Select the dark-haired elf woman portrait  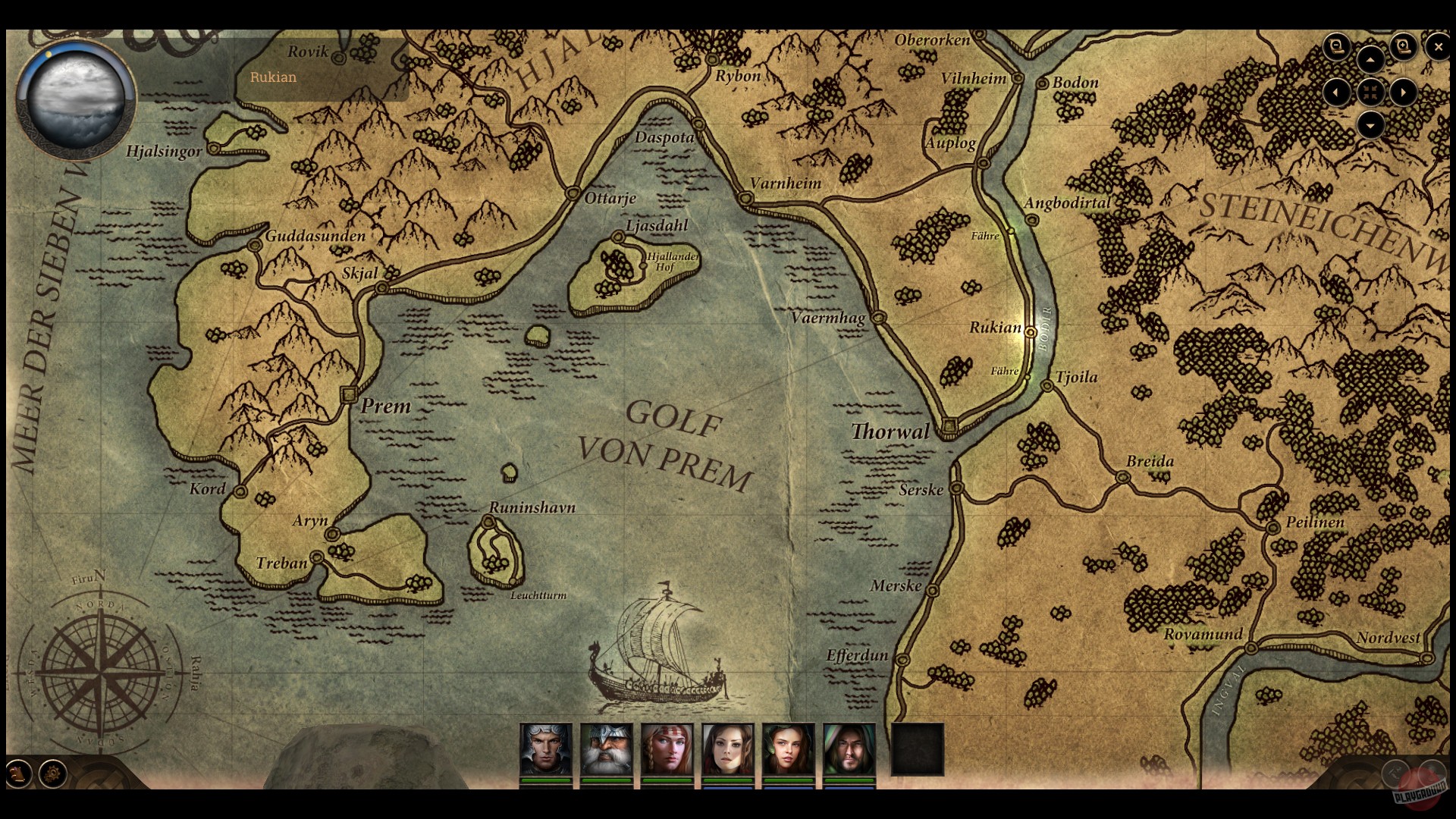tap(728, 749)
